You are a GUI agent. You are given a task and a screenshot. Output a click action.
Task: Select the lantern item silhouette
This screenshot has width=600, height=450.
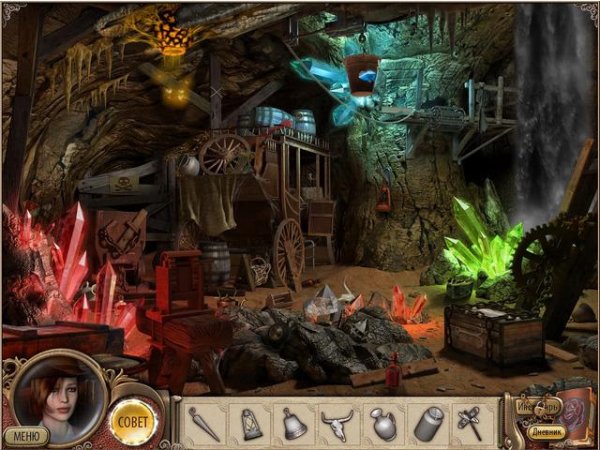249,423
